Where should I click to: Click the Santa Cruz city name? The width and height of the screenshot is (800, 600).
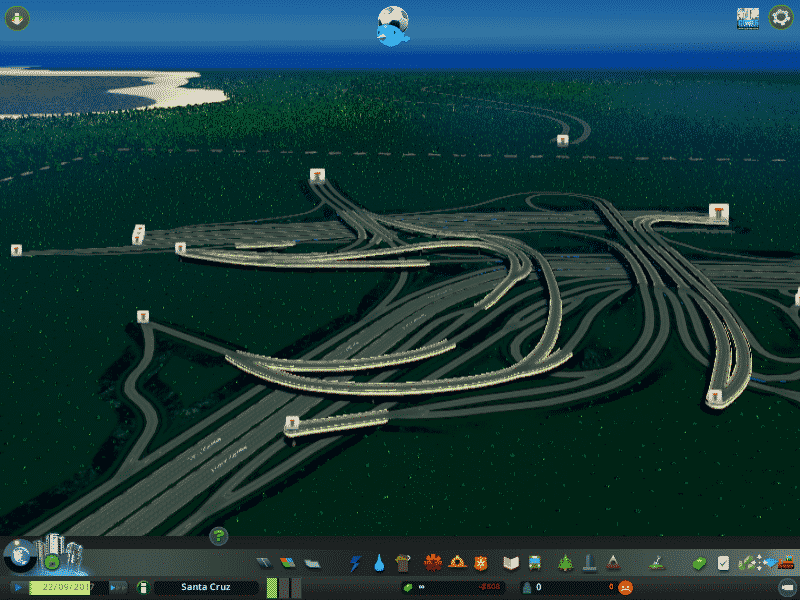[205, 587]
